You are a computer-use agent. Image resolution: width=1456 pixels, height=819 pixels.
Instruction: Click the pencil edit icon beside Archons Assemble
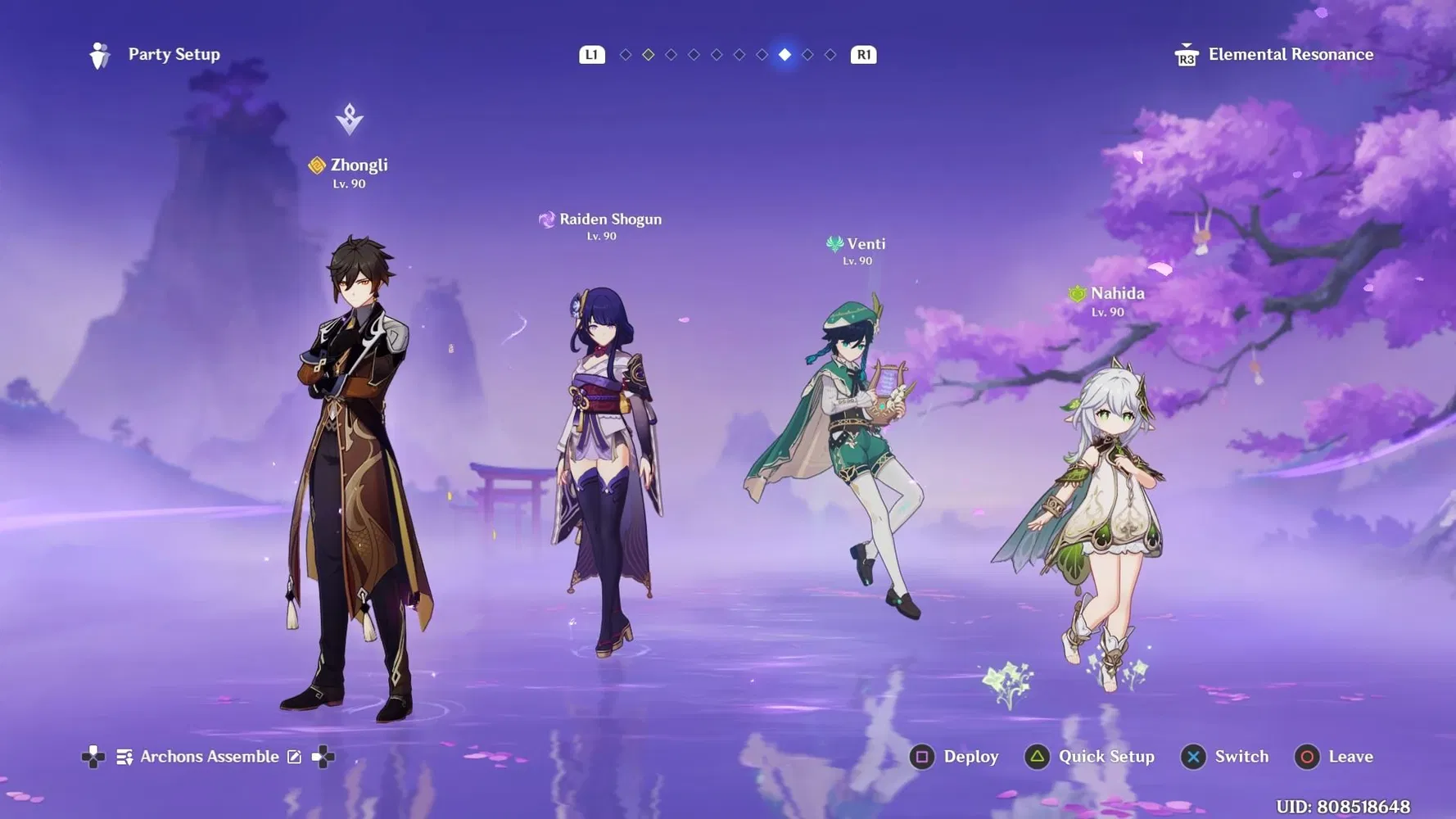click(293, 757)
